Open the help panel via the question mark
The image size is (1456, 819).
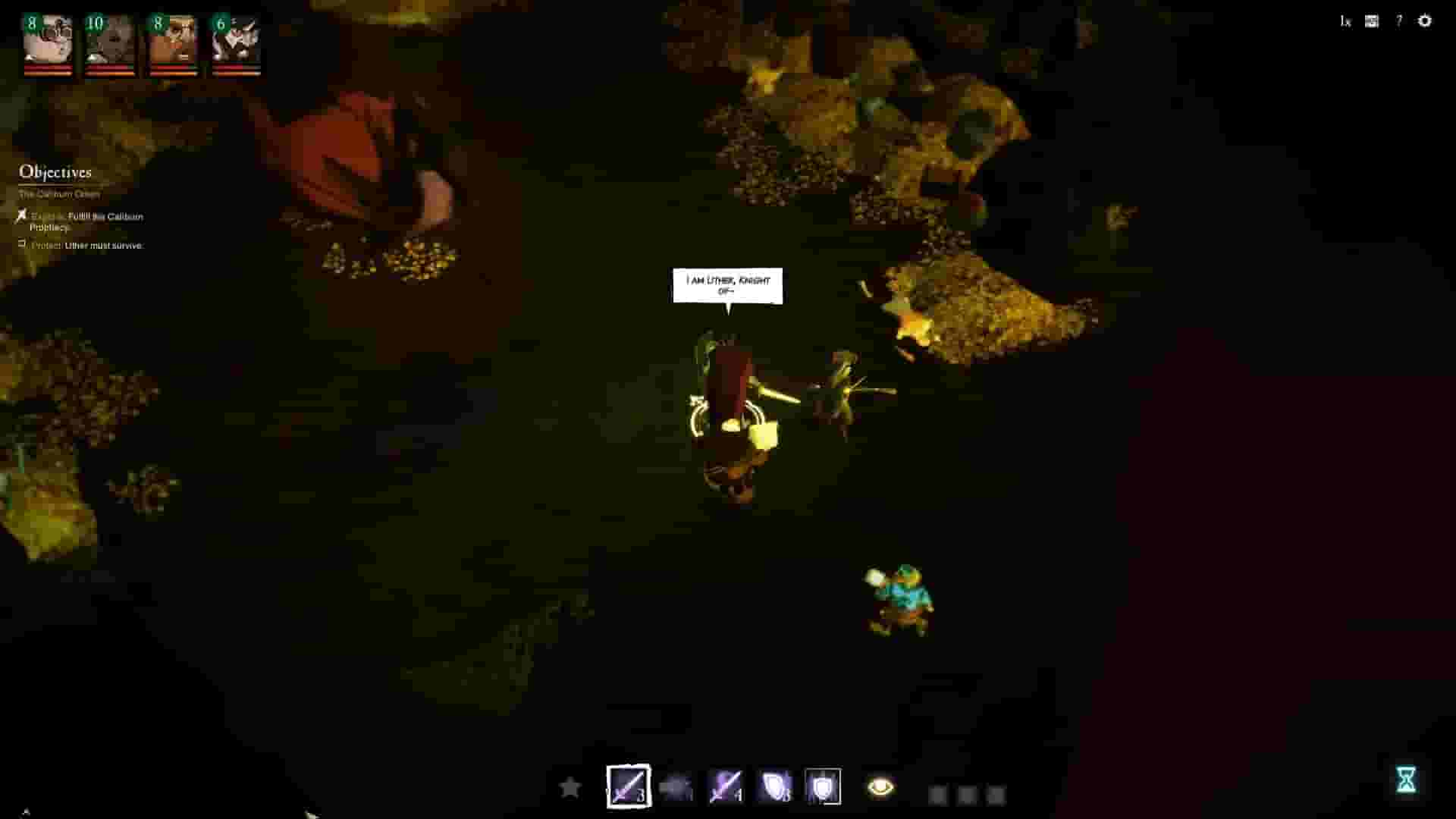click(1398, 21)
